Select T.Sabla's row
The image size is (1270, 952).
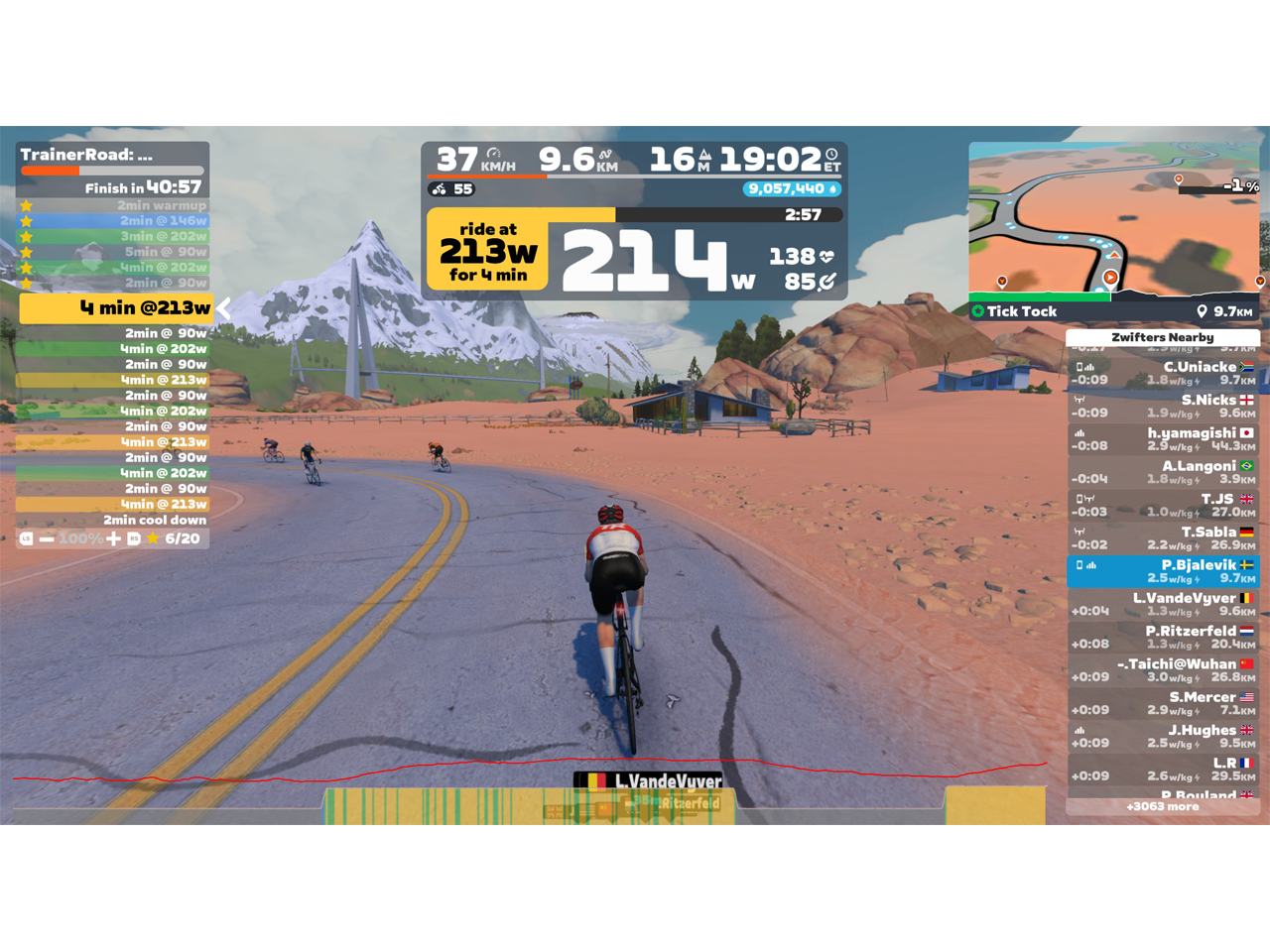[x=1163, y=537]
